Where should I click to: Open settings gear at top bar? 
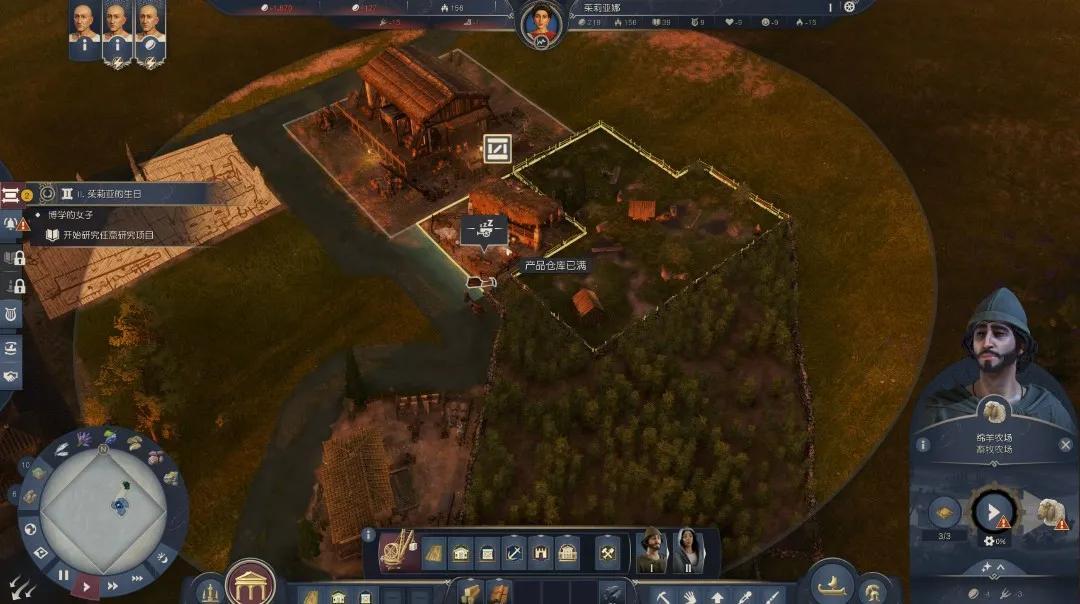pyautogui.click(x=849, y=6)
